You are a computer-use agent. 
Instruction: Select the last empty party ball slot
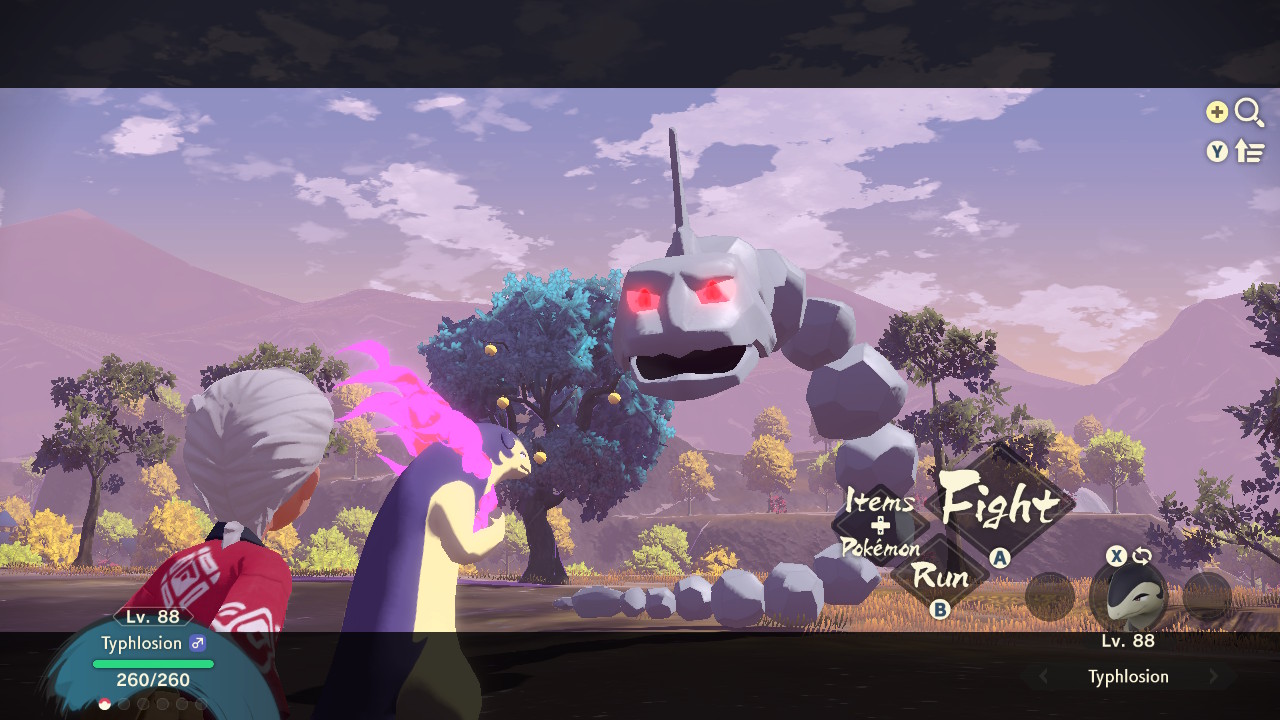click(x=200, y=703)
